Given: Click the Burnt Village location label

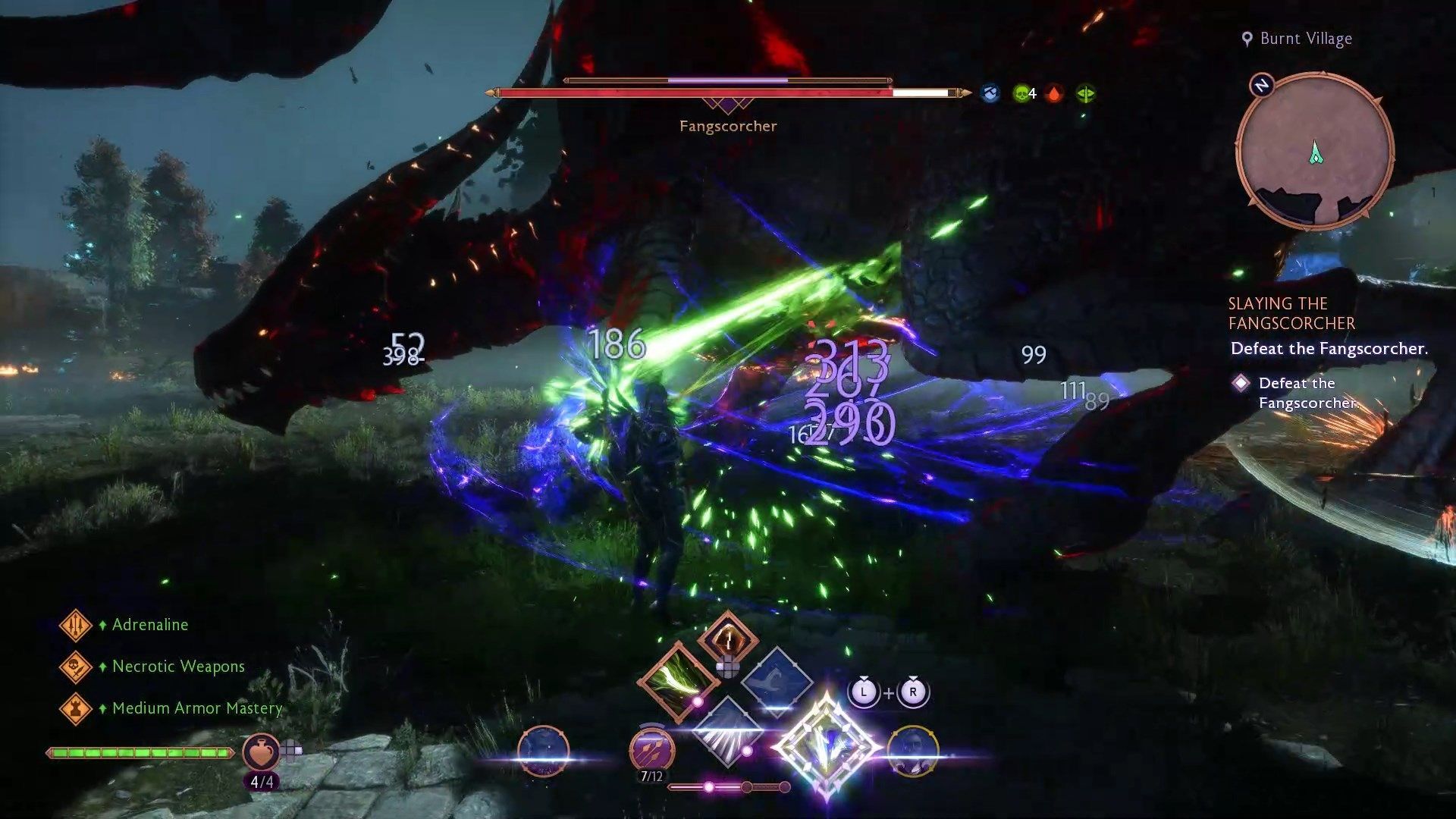Looking at the screenshot, I should (1305, 39).
